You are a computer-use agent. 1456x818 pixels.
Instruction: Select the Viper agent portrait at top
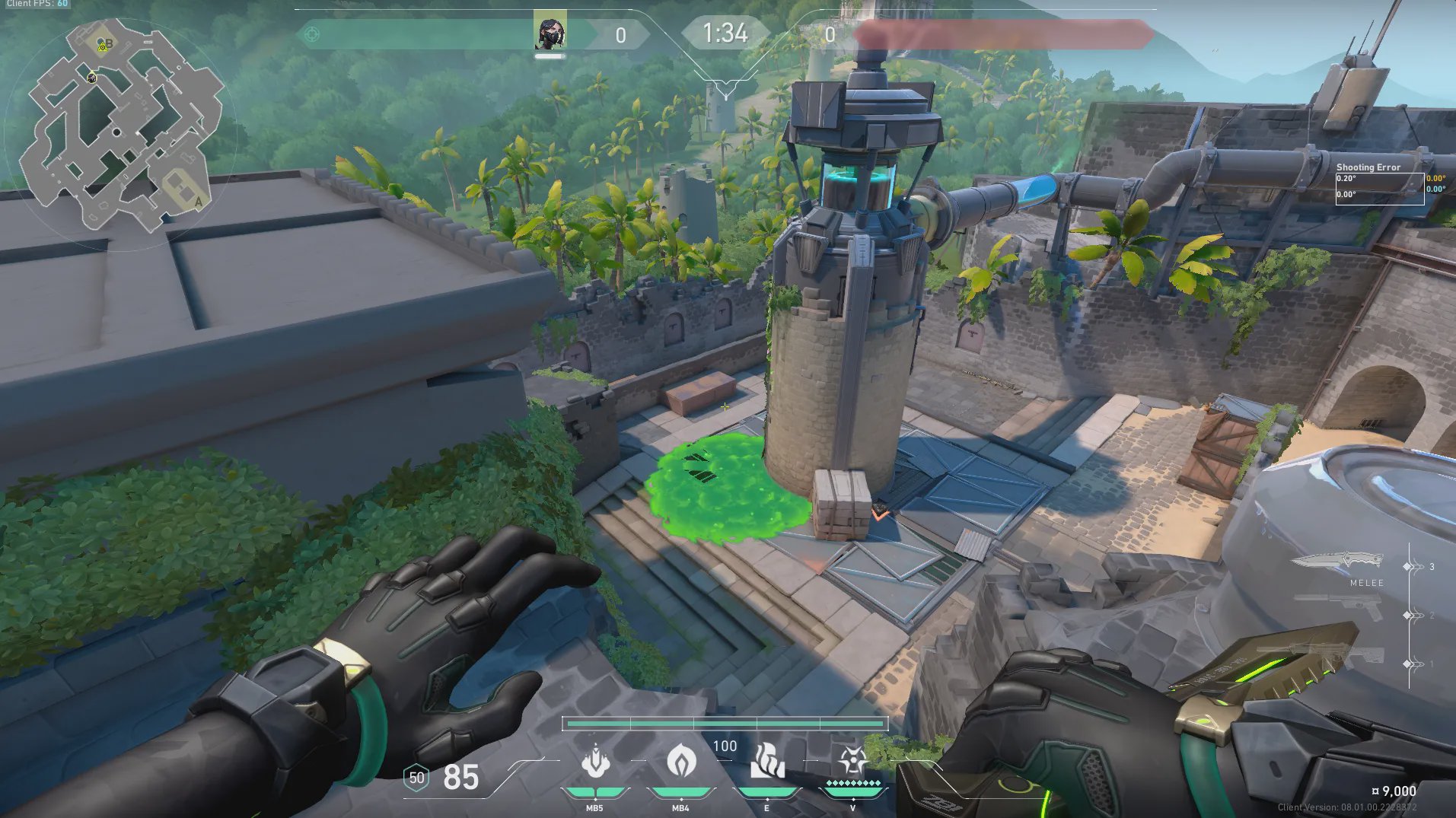(550, 31)
